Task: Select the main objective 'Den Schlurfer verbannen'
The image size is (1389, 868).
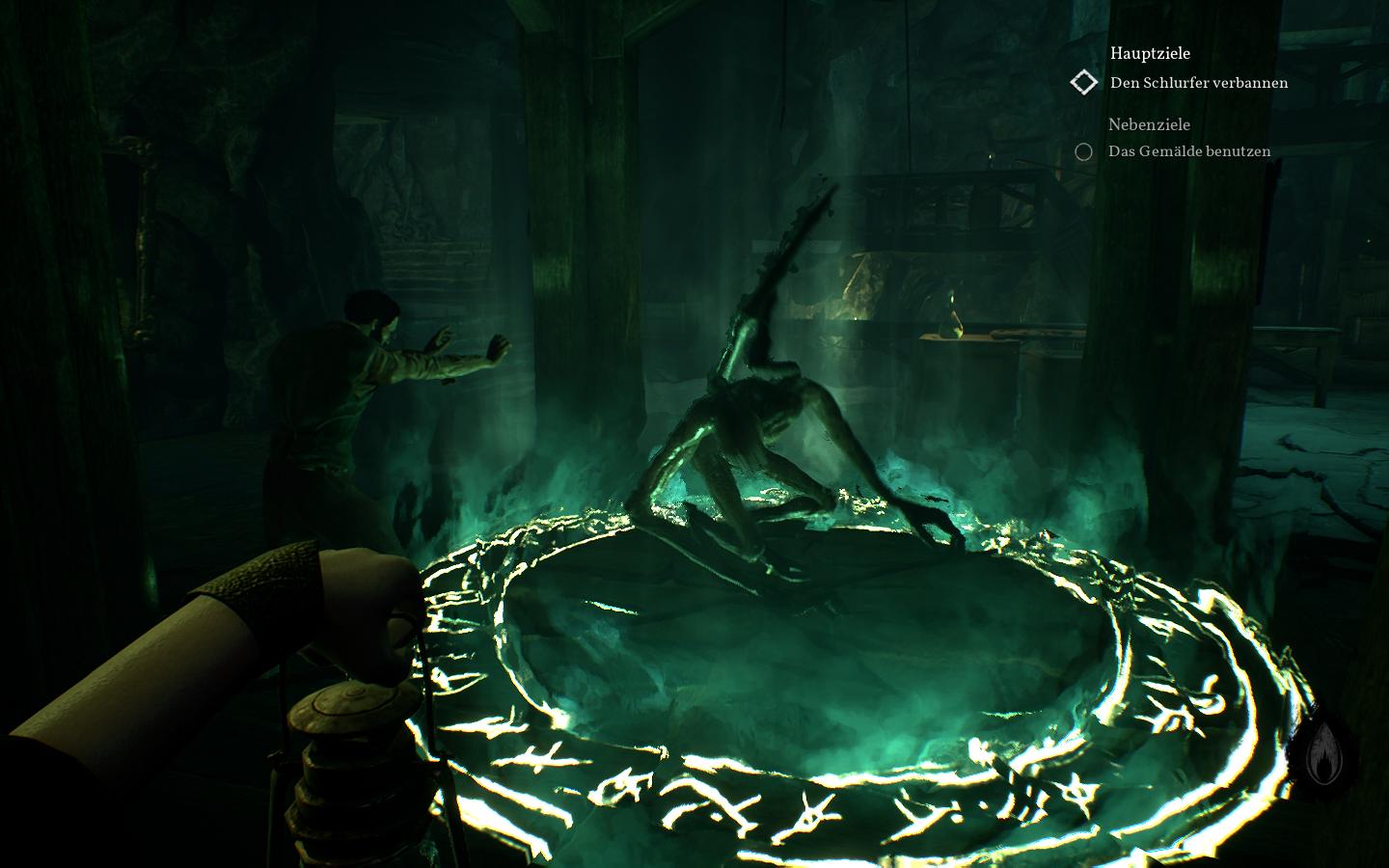Action: [1199, 83]
